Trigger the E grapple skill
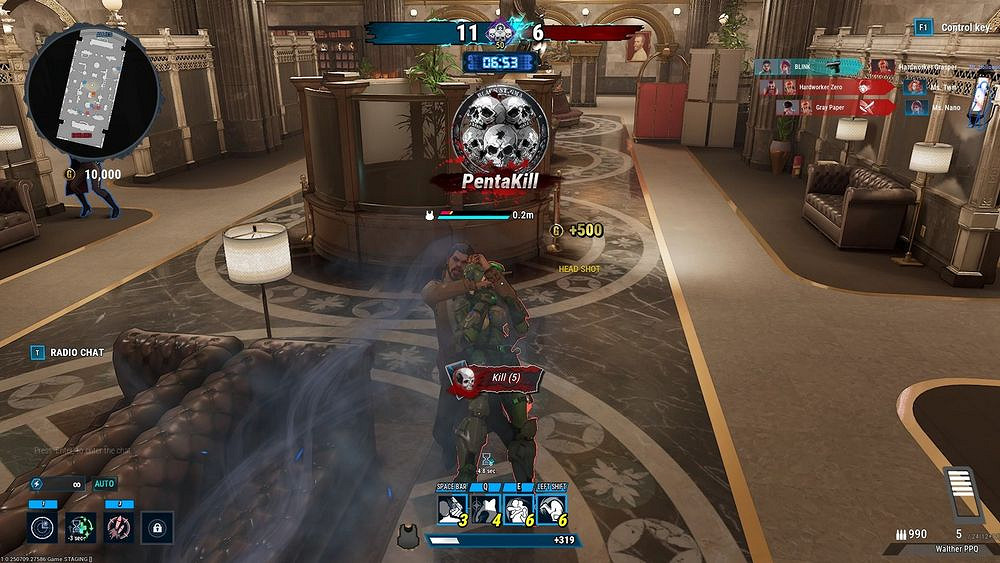This screenshot has width=1000, height=563. (518, 509)
